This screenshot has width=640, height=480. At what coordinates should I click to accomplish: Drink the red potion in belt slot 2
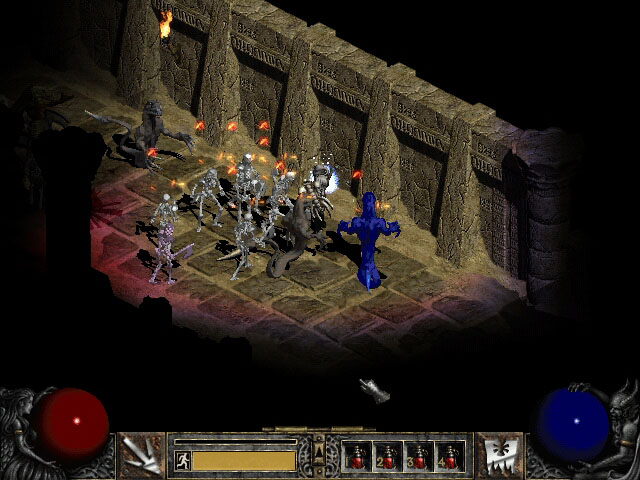coord(387,456)
